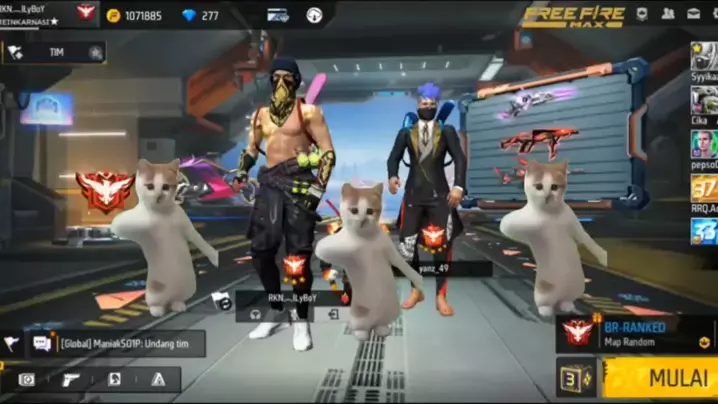Open the friends icon in the top bar
The image size is (718, 404).
pyautogui.click(x=667, y=14)
